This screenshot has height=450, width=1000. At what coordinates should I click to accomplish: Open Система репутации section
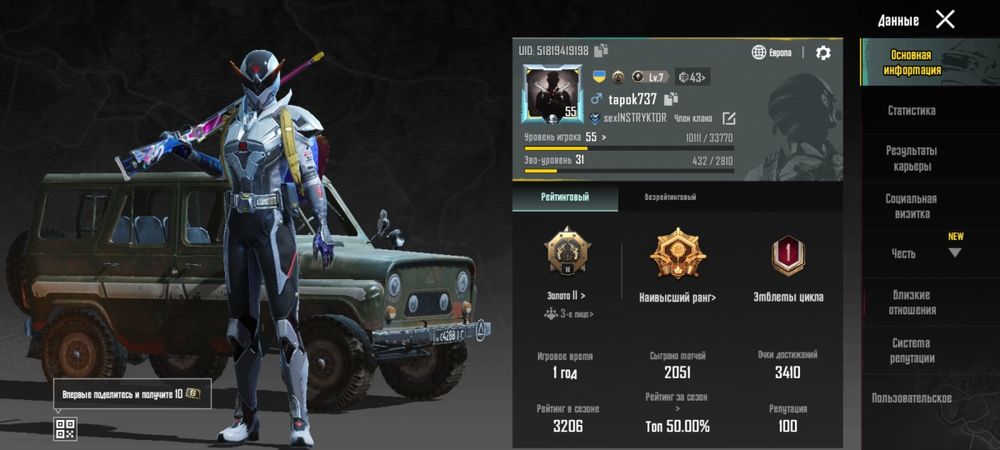point(911,350)
